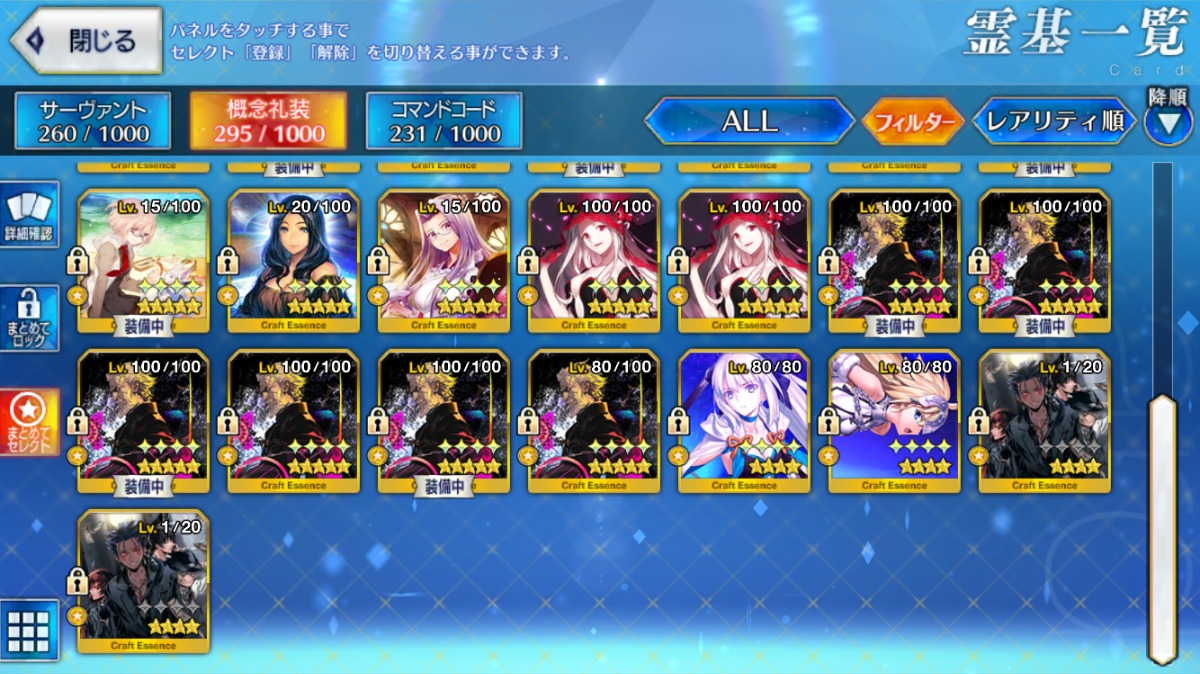Open 詳細確認 detail view

pos(29,215)
